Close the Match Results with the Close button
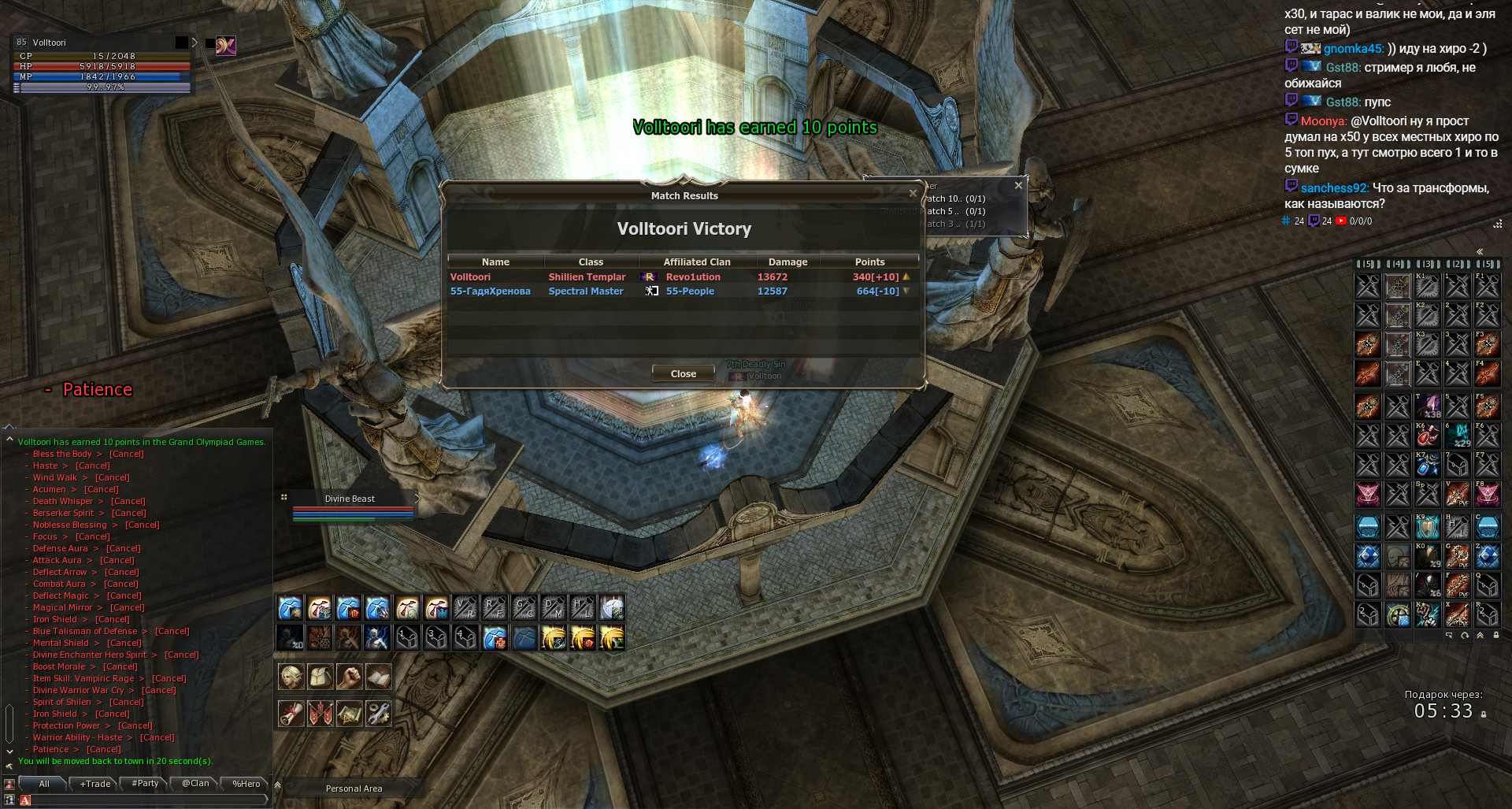This screenshot has width=1512, height=809. pos(683,373)
